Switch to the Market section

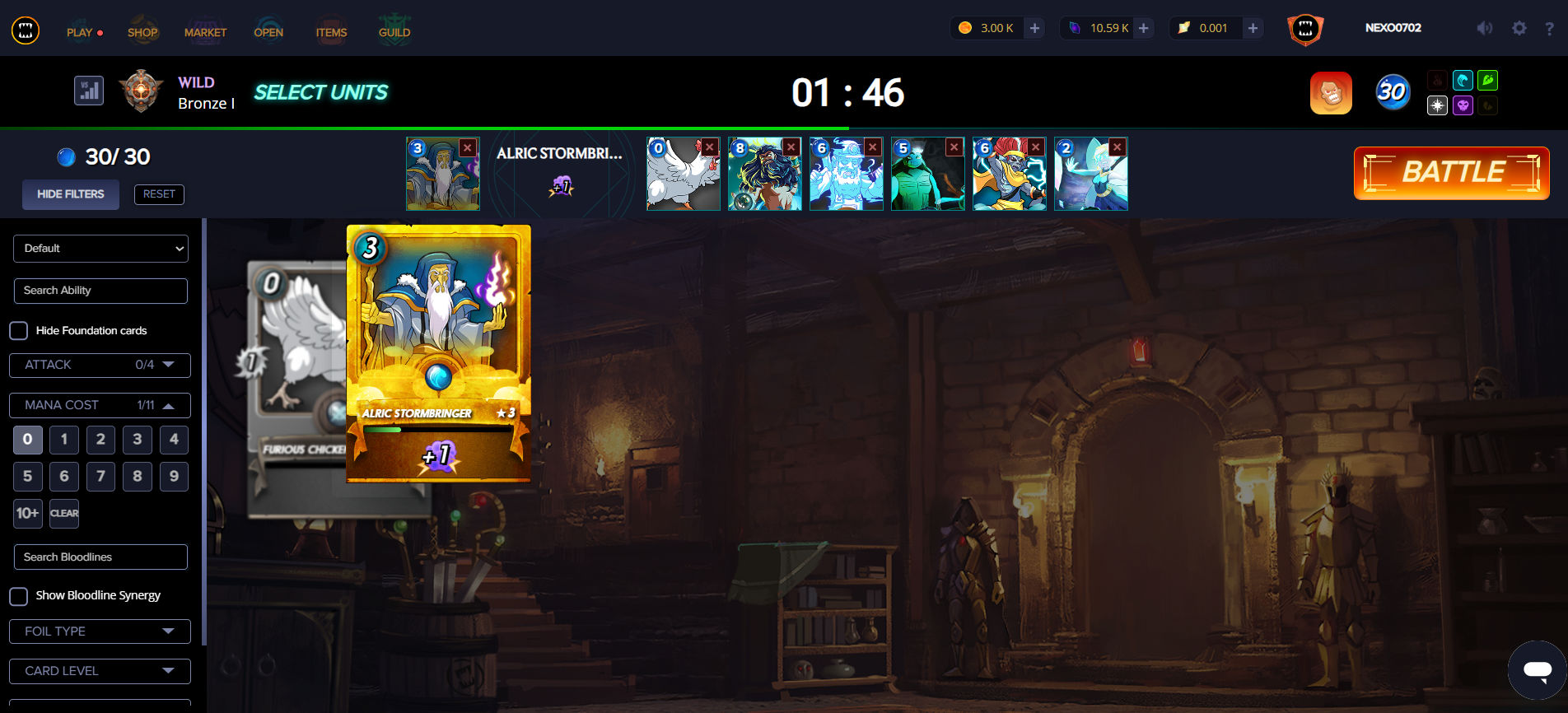pyautogui.click(x=206, y=32)
